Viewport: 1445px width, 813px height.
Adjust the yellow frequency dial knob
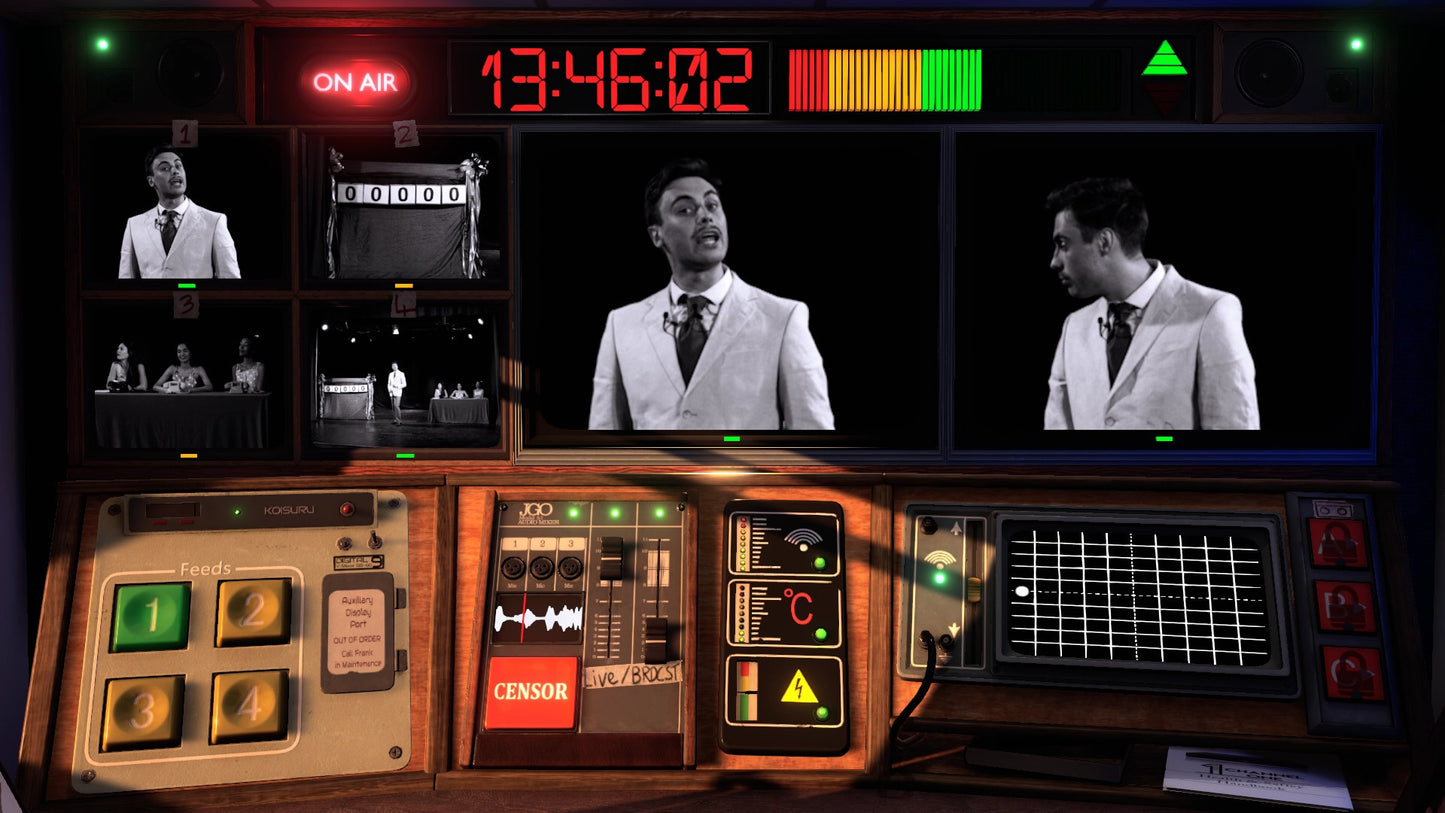pyautogui.click(x=975, y=590)
